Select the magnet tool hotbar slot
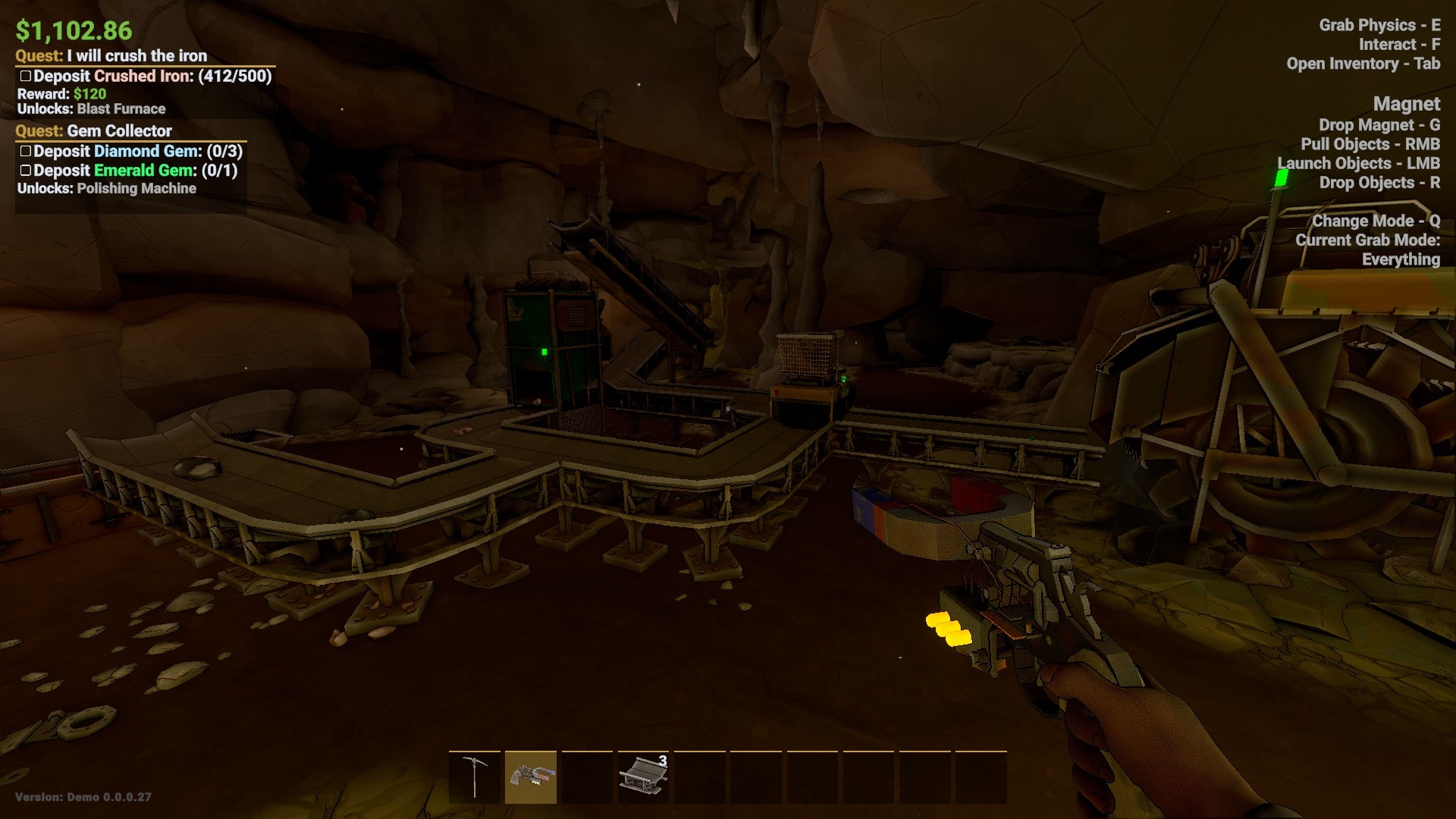The height and width of the screenshot is (819, 1456). (x=531, y=777)
